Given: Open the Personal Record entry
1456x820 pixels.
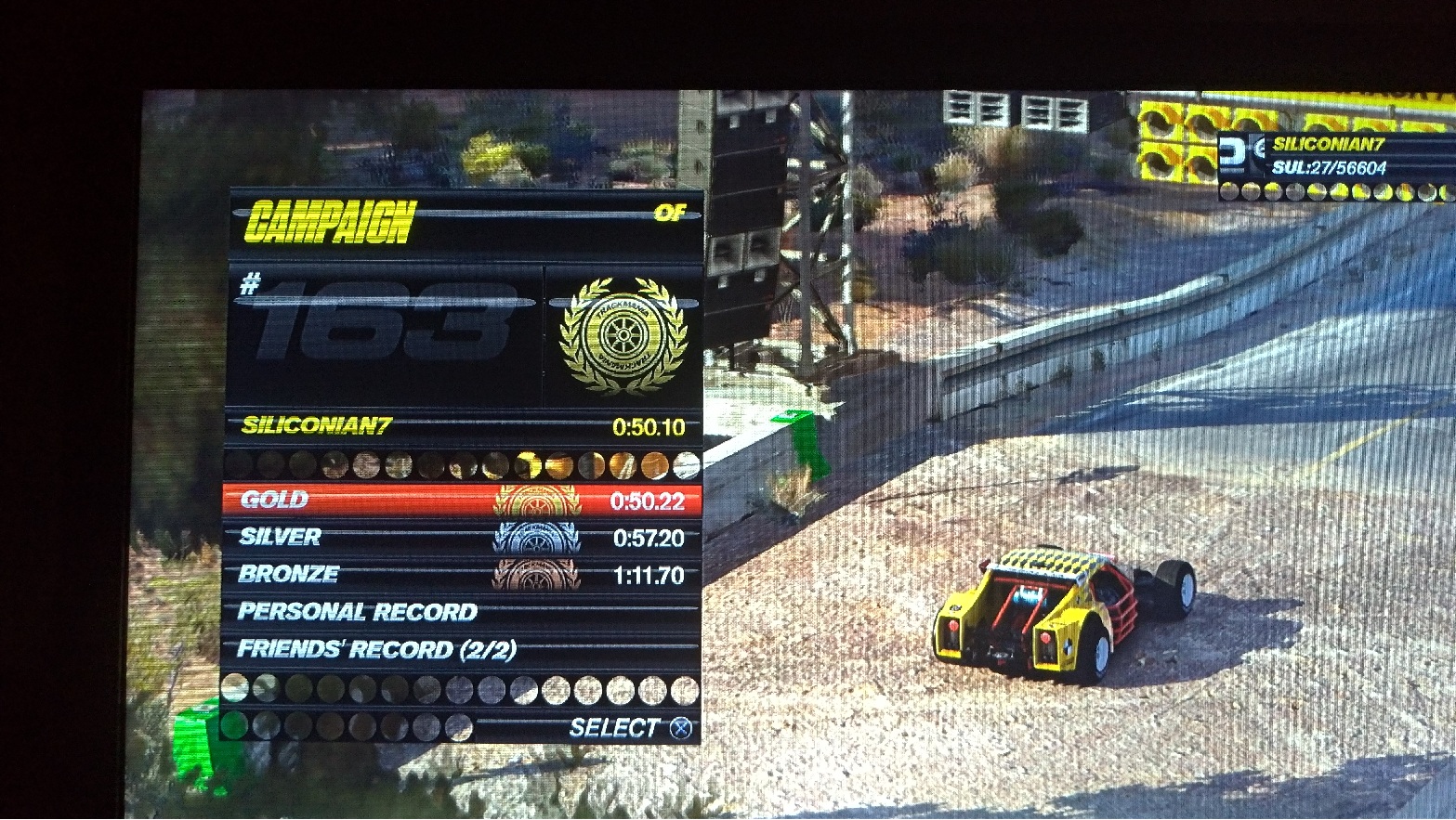Looking at the screenshot, I should click(x=462, y=612).
